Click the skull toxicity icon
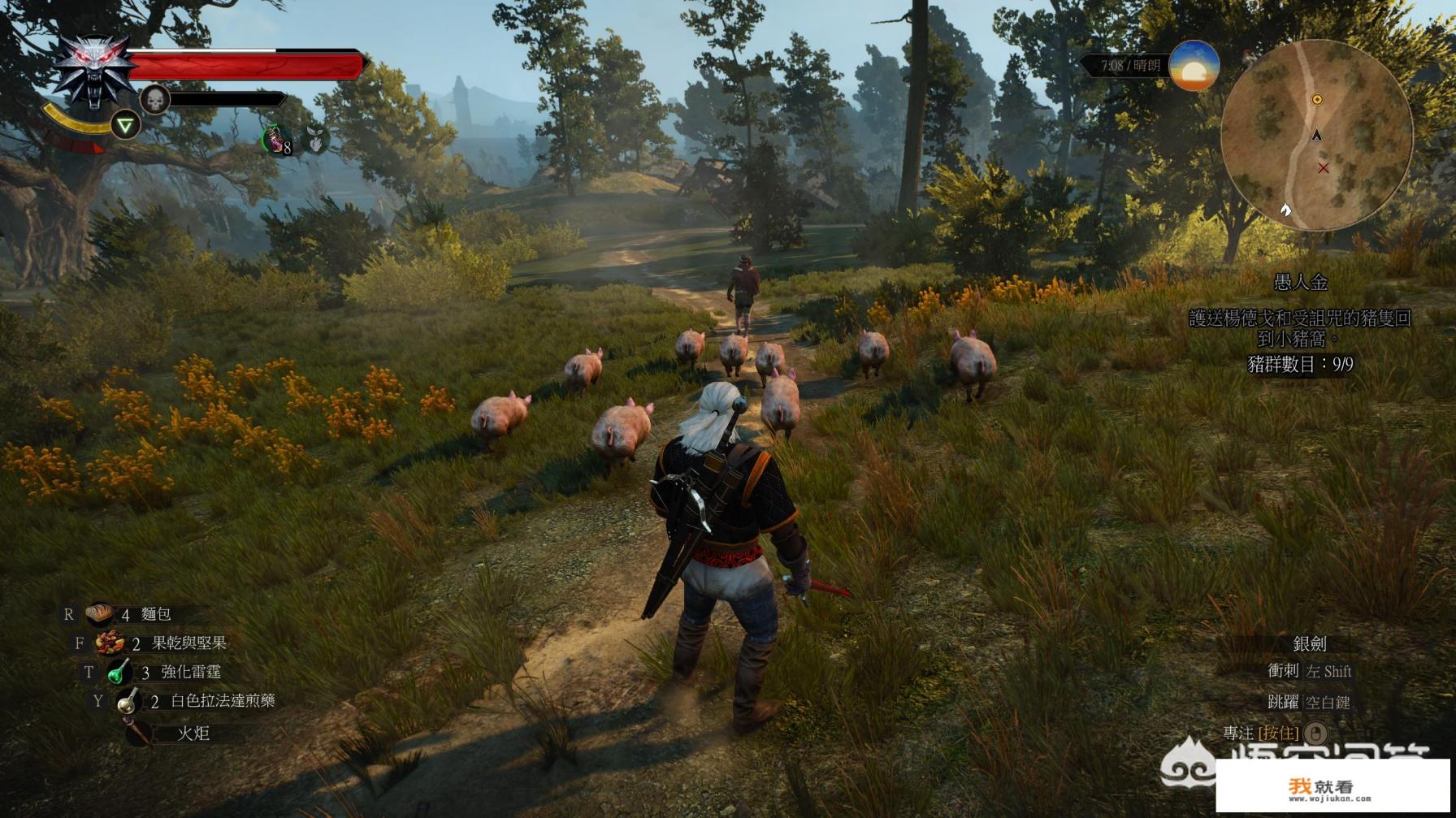Viewport: 1456px width, 818px height. [x=154, y=100]
